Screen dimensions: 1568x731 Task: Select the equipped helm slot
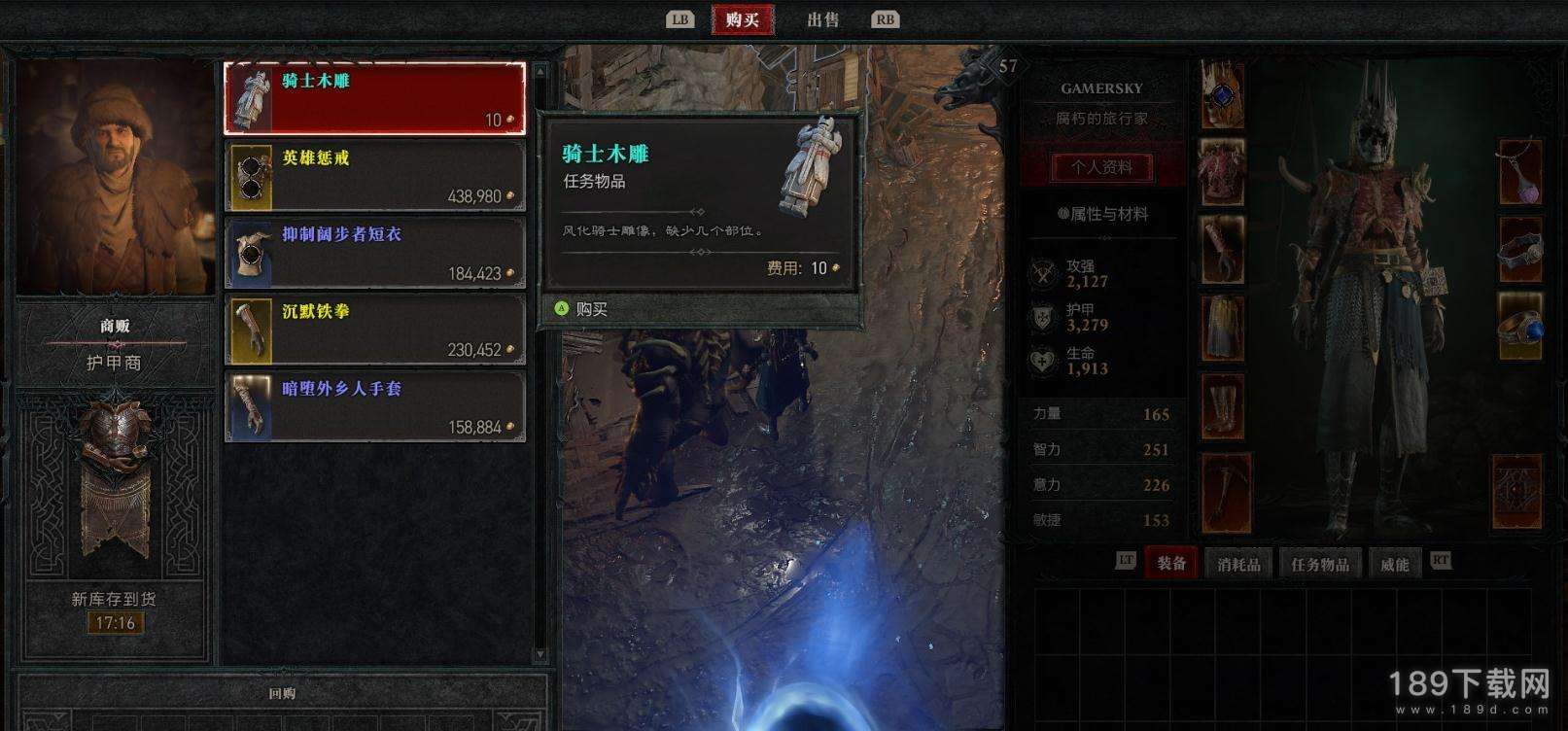[1222, 95]
